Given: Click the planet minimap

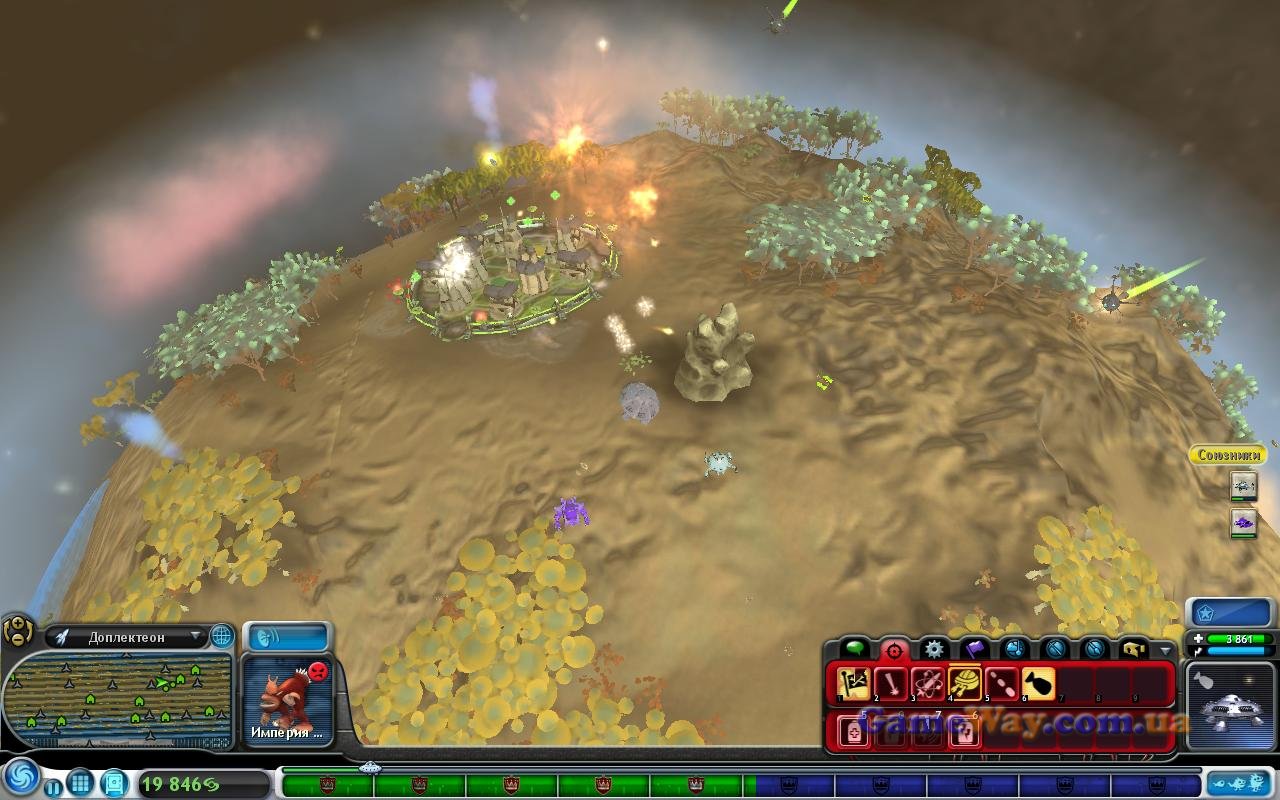Looking at the screenshot, I should (x=118, y=700).
